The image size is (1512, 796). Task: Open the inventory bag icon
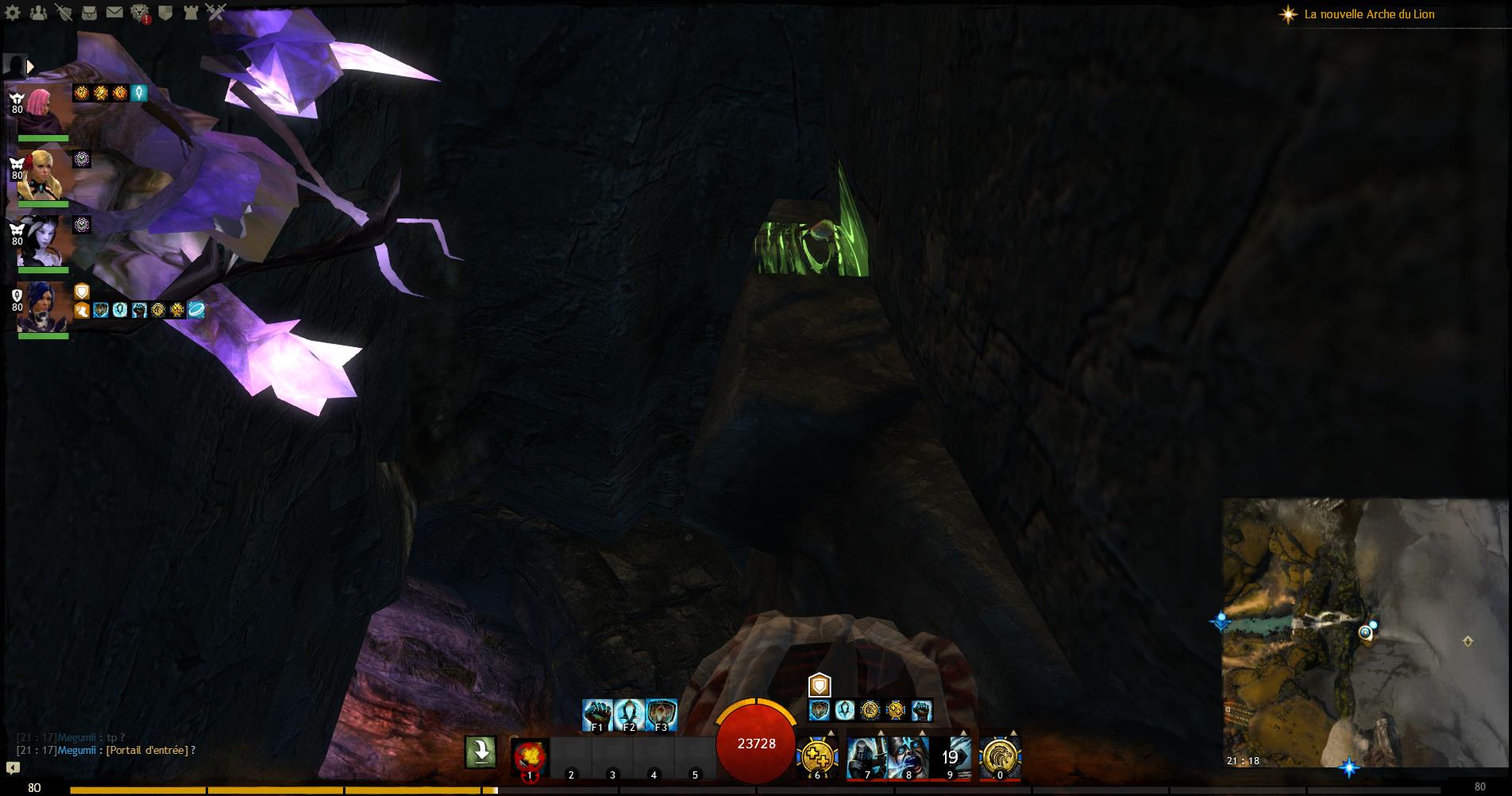coord(90,12)
